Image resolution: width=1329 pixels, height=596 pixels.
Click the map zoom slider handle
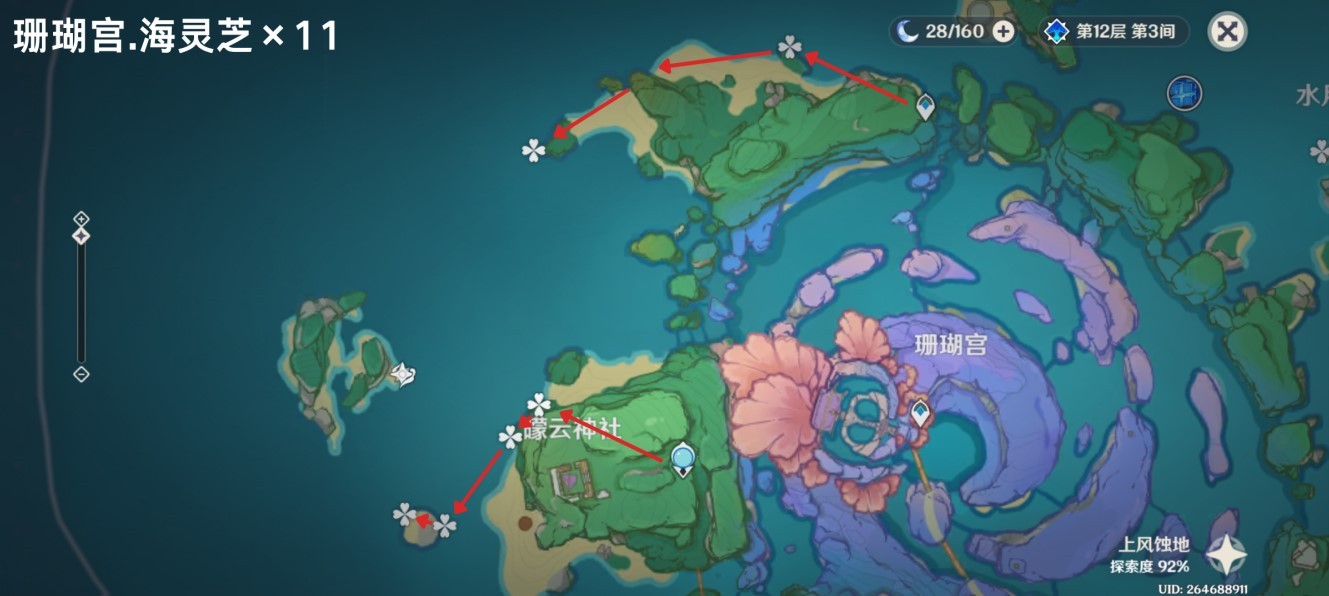point(82,236)
